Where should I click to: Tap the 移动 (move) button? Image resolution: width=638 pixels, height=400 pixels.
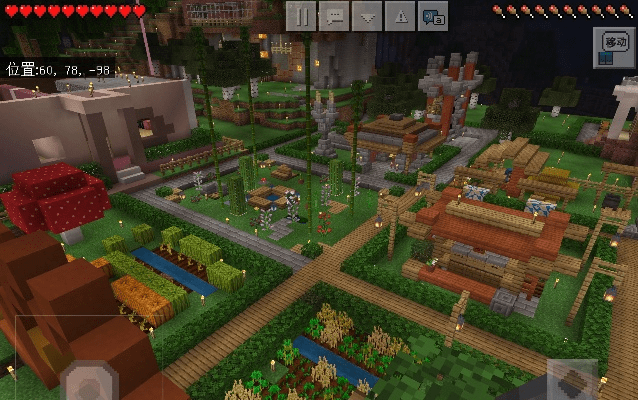[612, 47]
